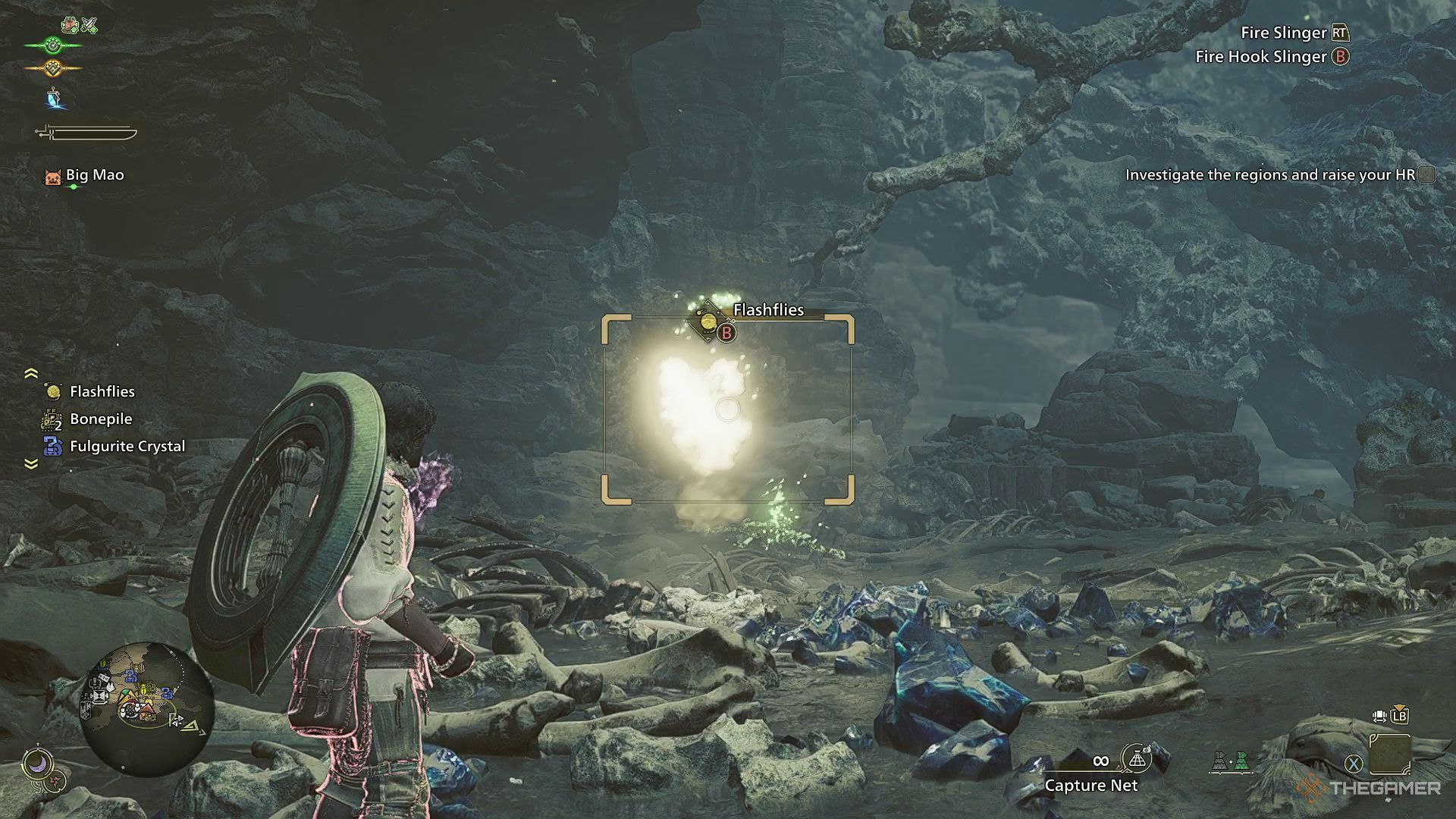Collapse list with the upper chevron arrows
1456x819 pixels.
[x=31, y=373]
